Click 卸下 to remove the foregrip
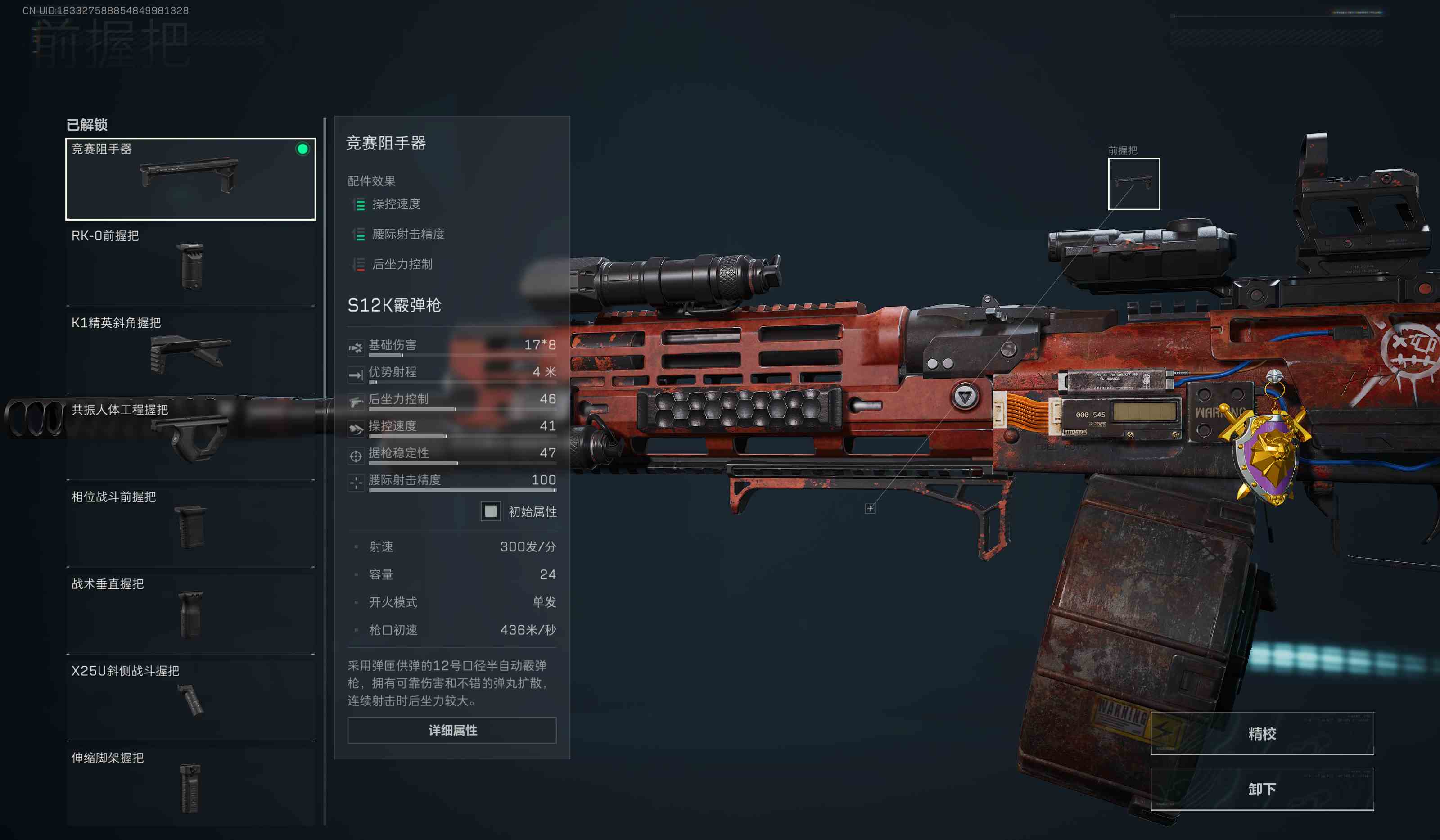The image size is (1440, 840). (x=1262, y=789)
